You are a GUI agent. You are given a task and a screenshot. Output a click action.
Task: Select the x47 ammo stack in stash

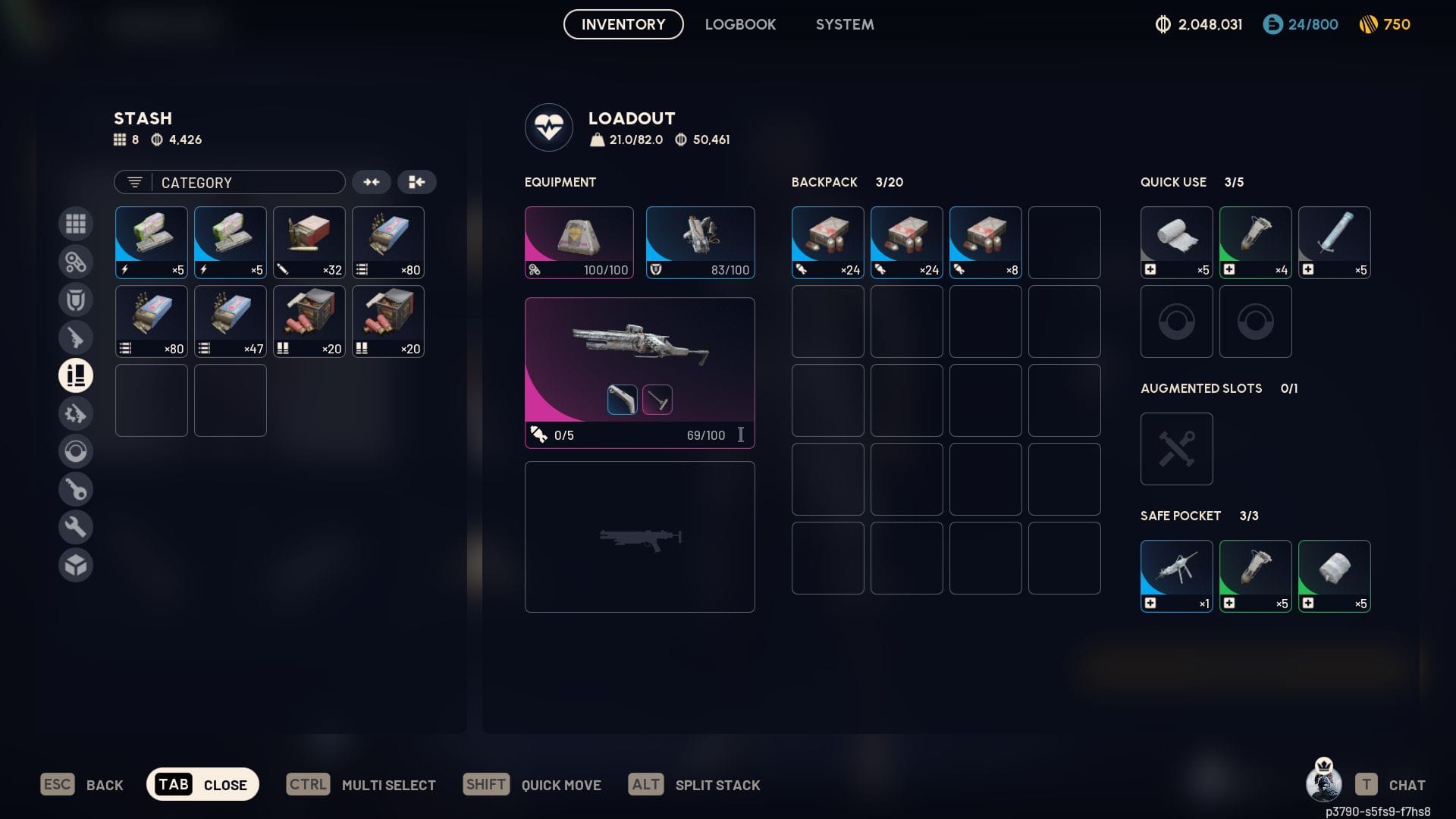(231, 322)
